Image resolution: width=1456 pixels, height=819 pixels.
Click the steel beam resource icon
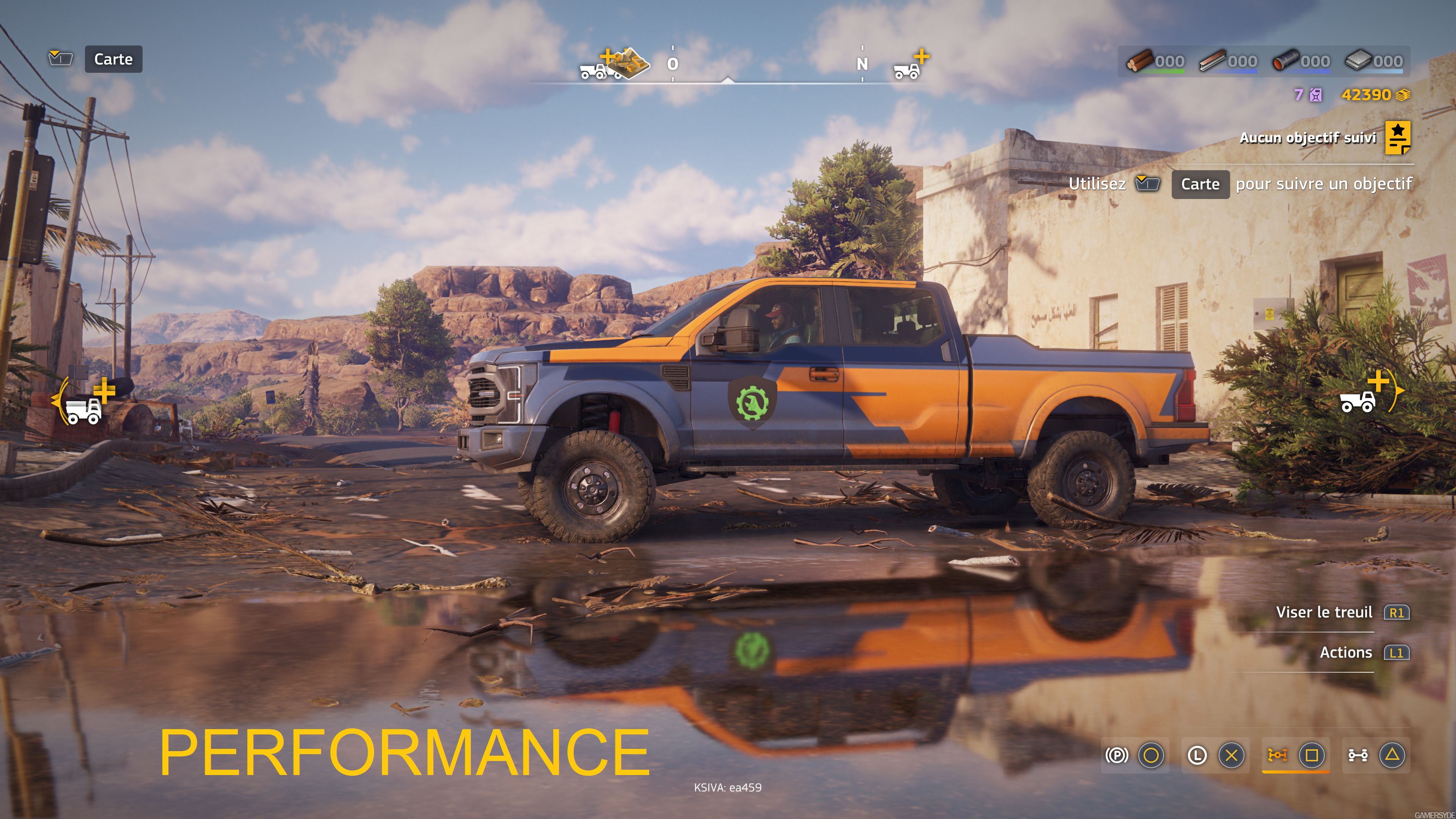tap(1211, 61)
